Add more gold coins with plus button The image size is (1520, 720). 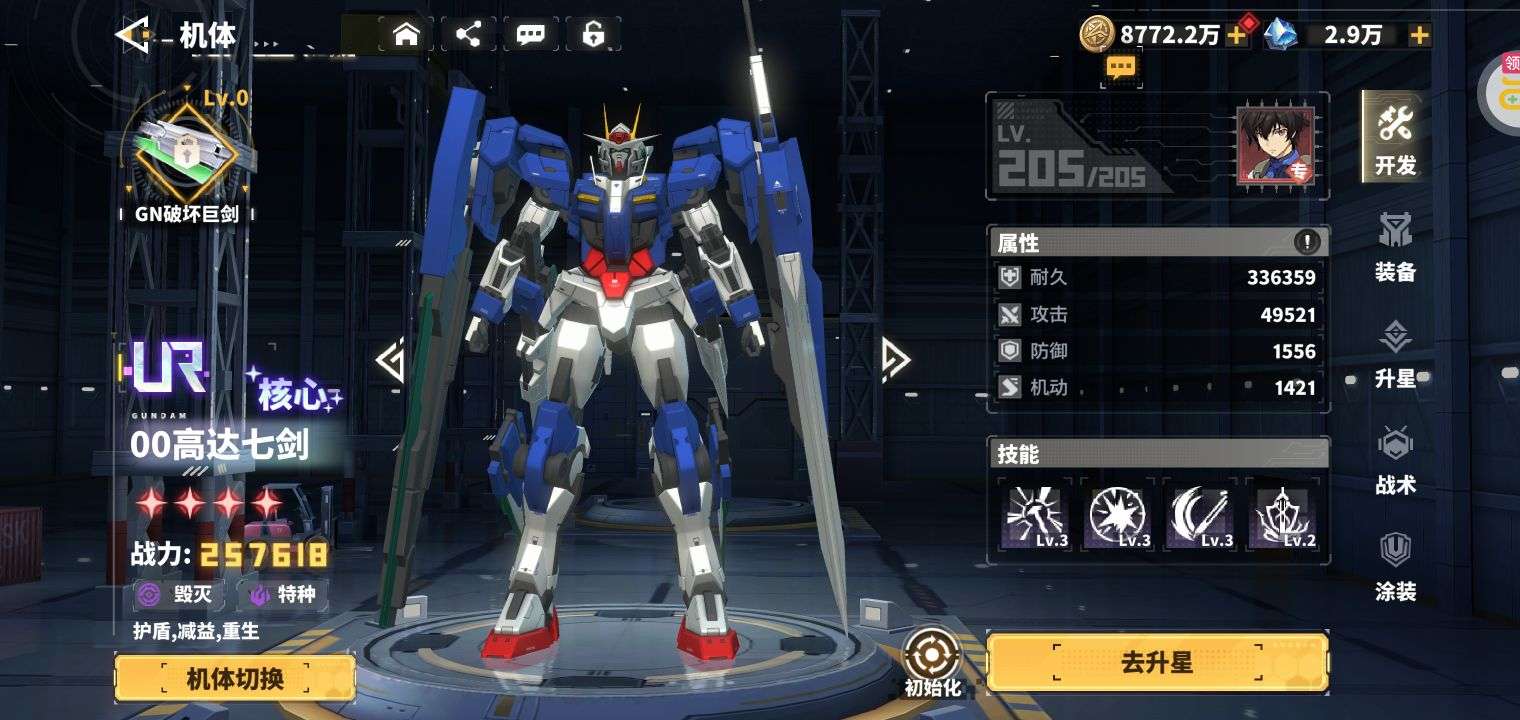[1237, 35]
